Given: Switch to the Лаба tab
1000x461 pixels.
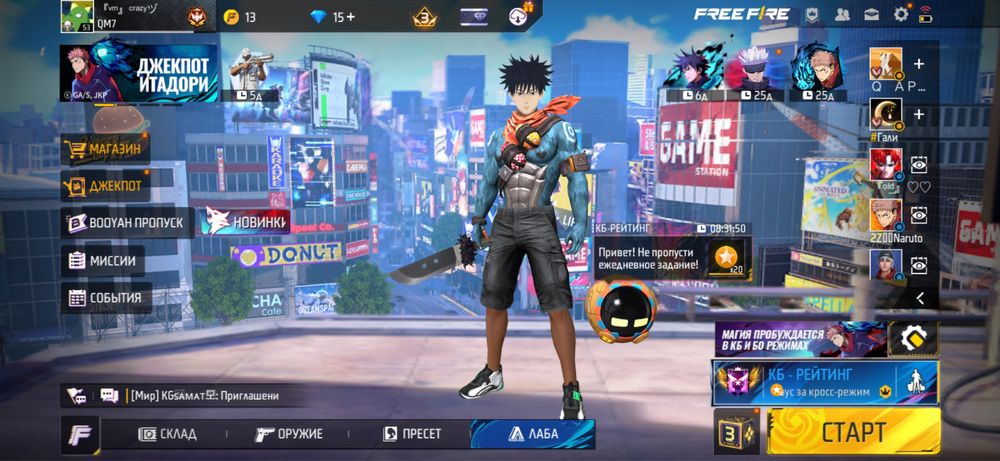Looking at the screenshot, I should 533,434.
